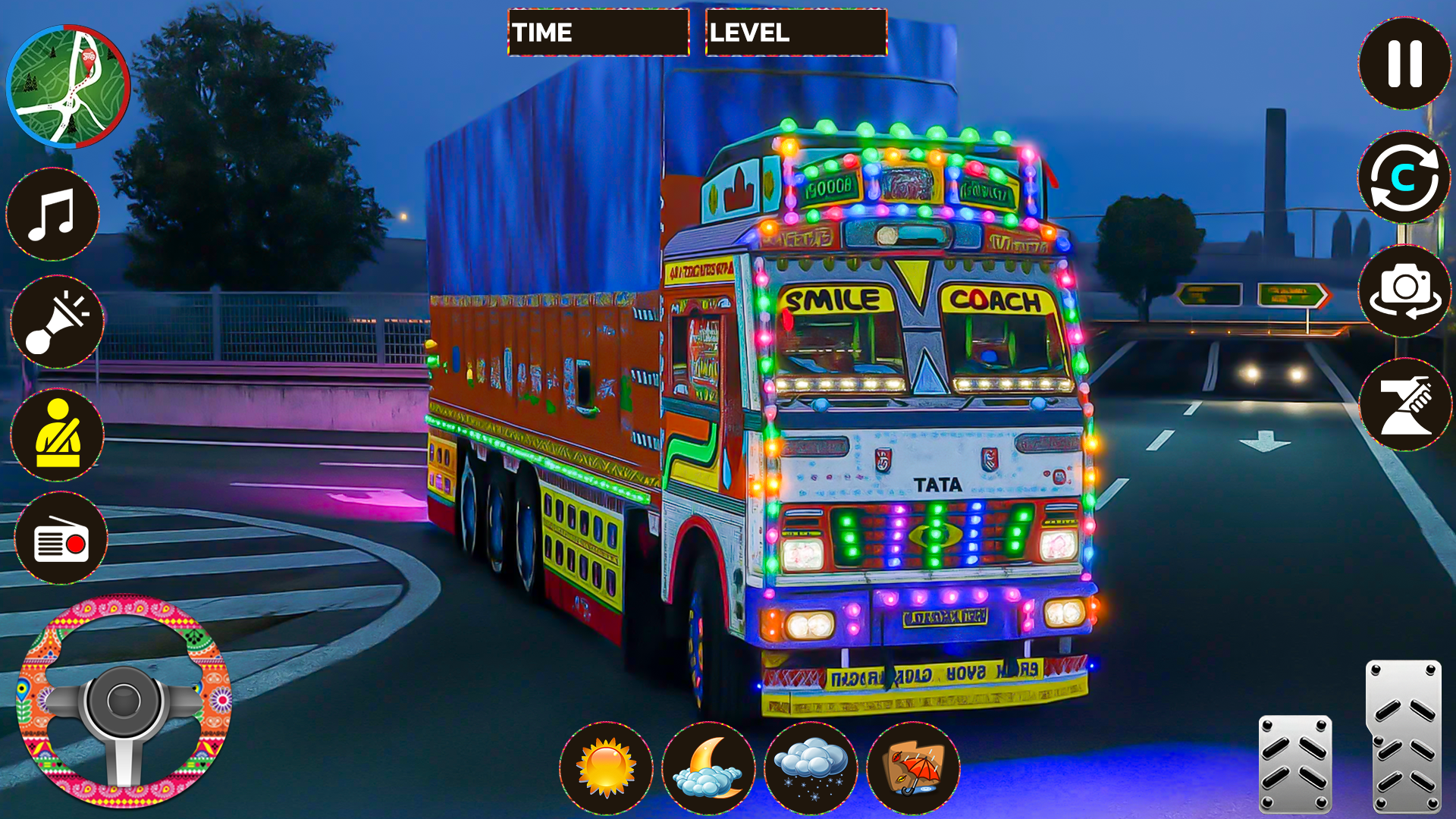This screenshot has width=1456, height=819.
Task: Toggle sunny weather mode
Action: (x=605, y=768)
